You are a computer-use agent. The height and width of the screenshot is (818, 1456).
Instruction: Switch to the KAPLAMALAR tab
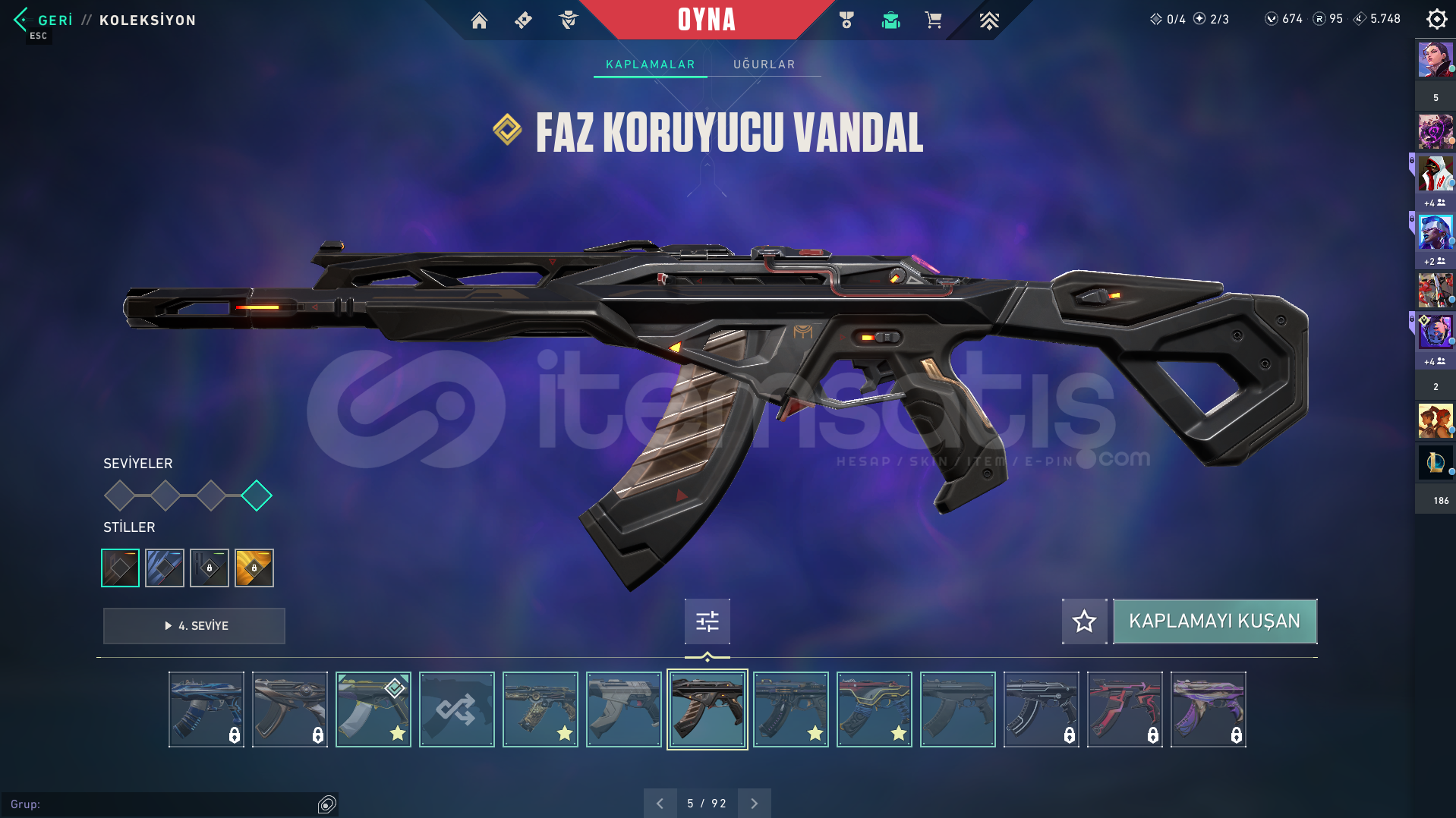click(649, 64)
